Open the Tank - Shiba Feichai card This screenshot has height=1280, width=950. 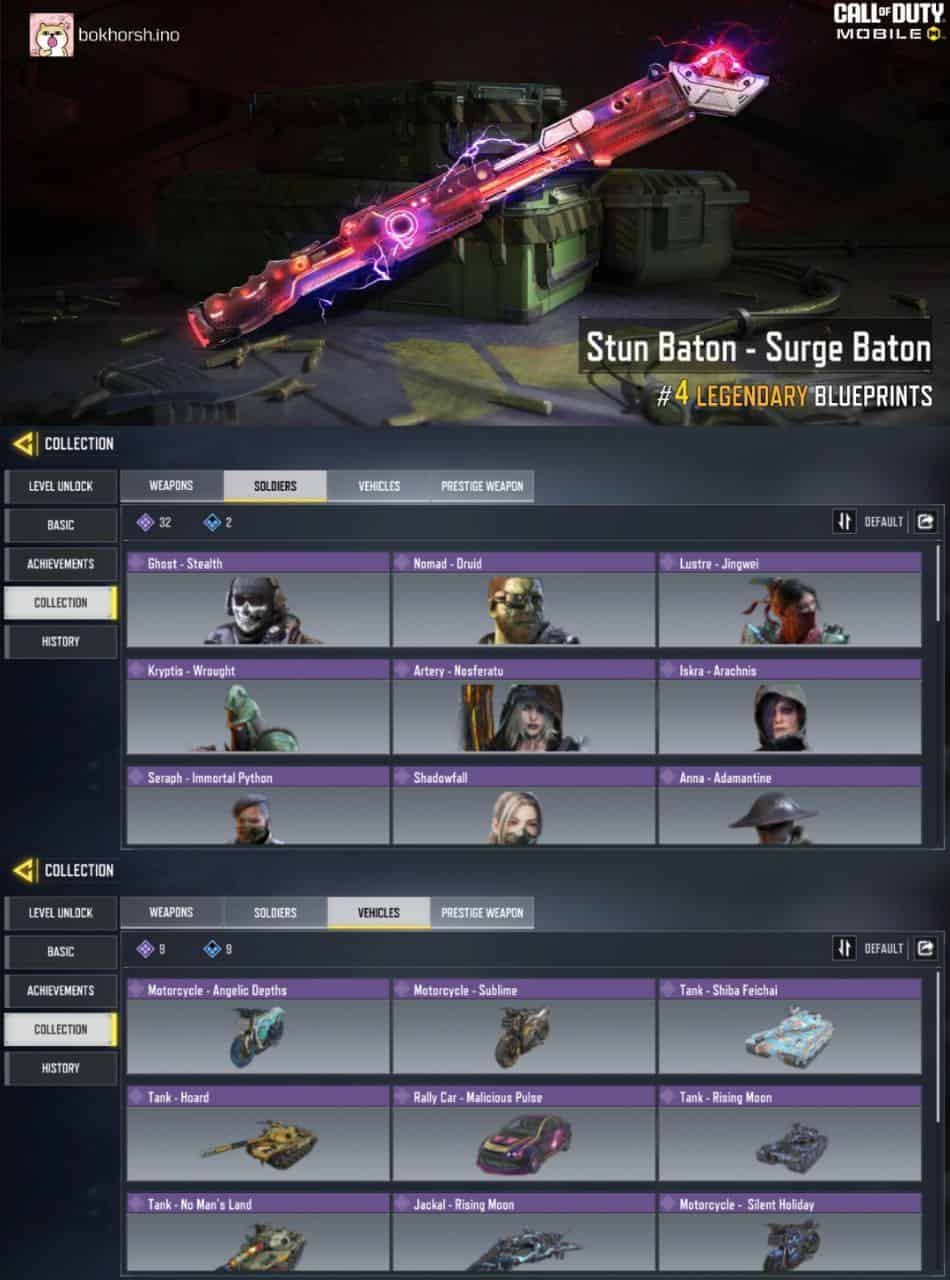click(789, 1027)
